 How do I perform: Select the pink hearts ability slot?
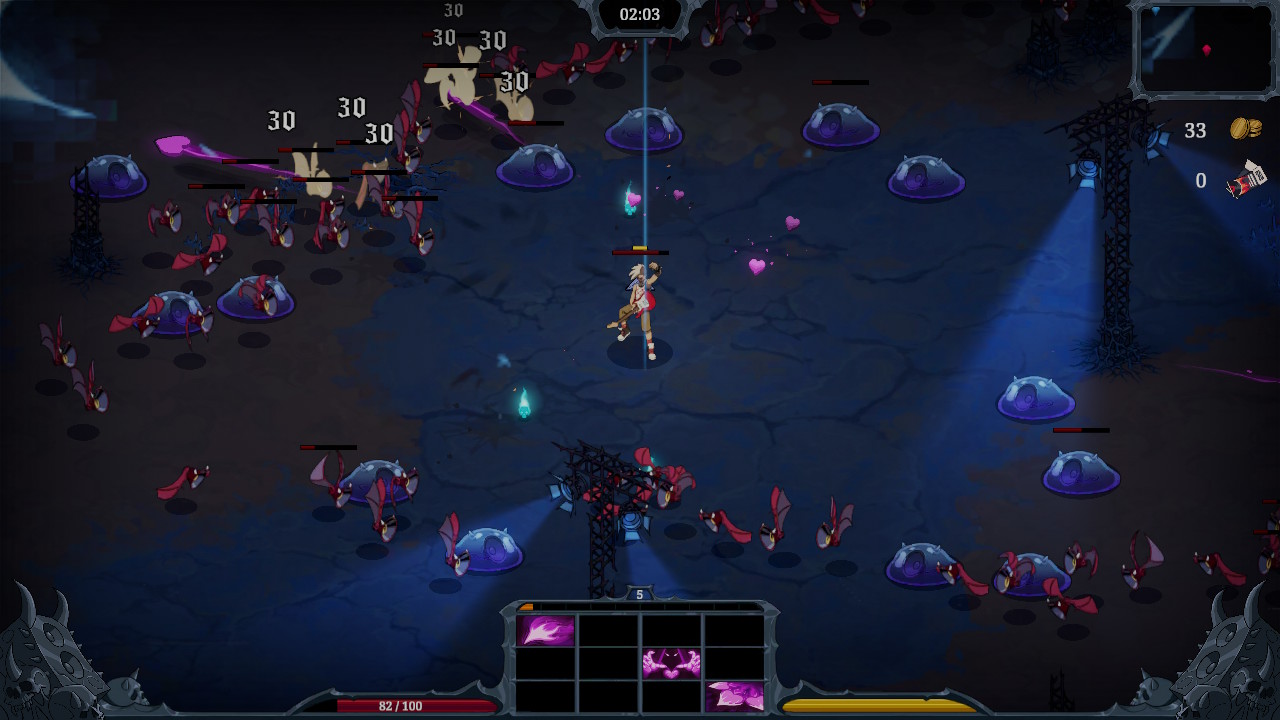(734, 695)
